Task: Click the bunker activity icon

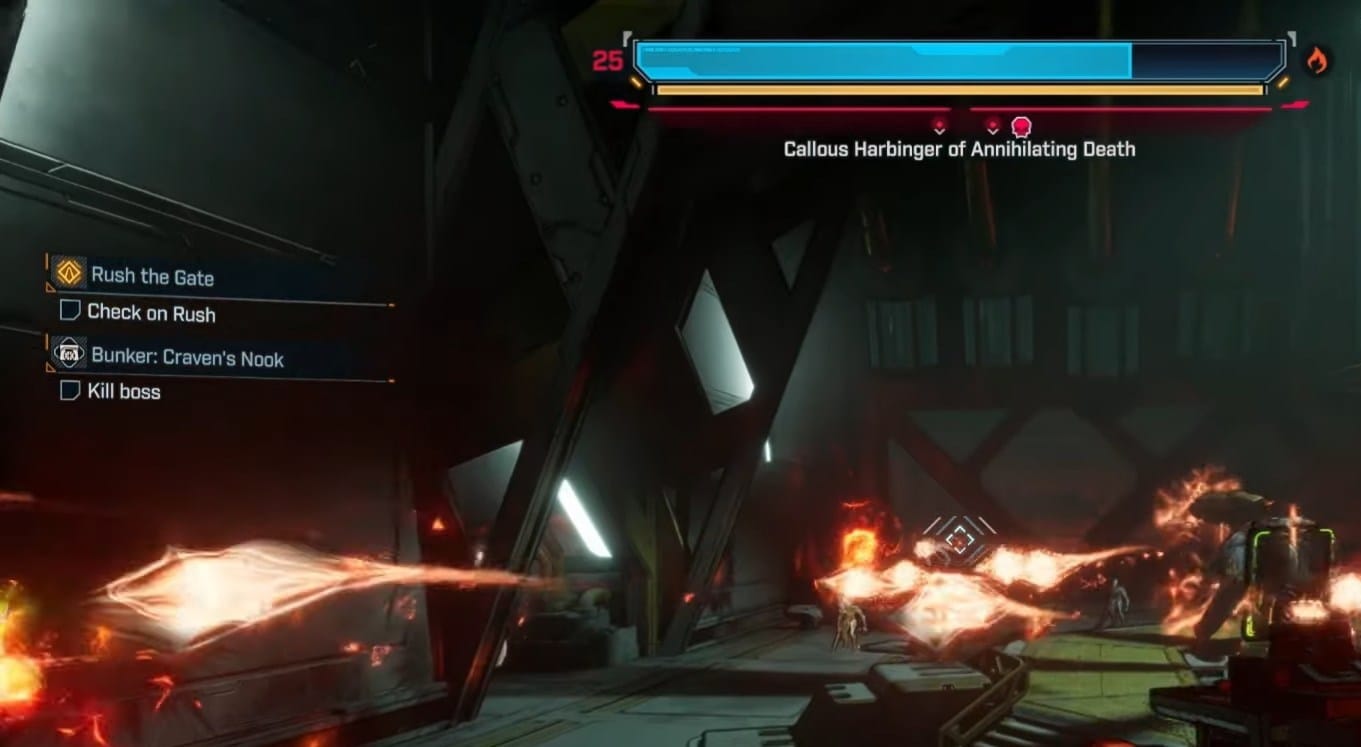Action: pos(69,355)
